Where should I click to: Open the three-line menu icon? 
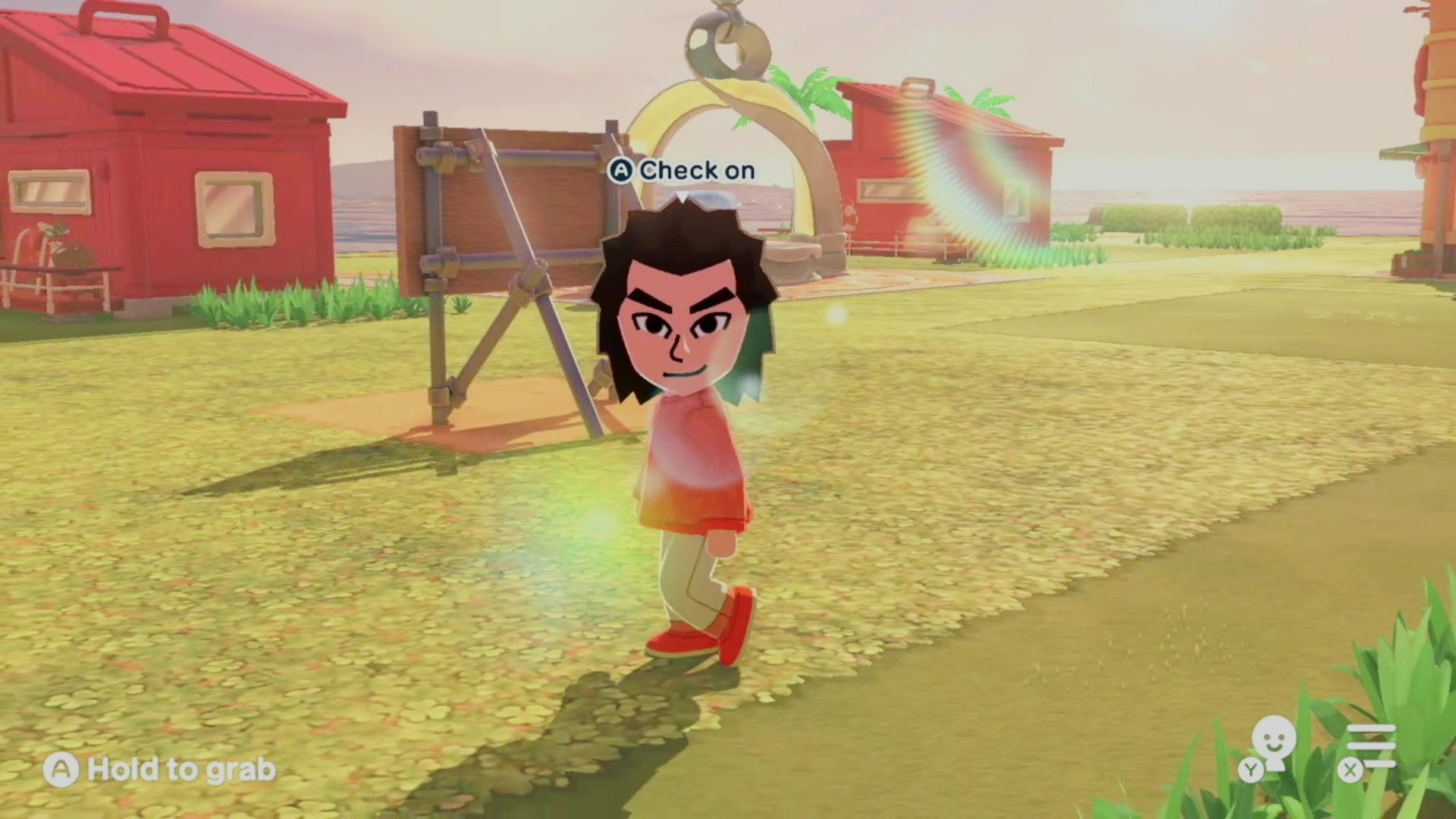[x=1371, y=747]
